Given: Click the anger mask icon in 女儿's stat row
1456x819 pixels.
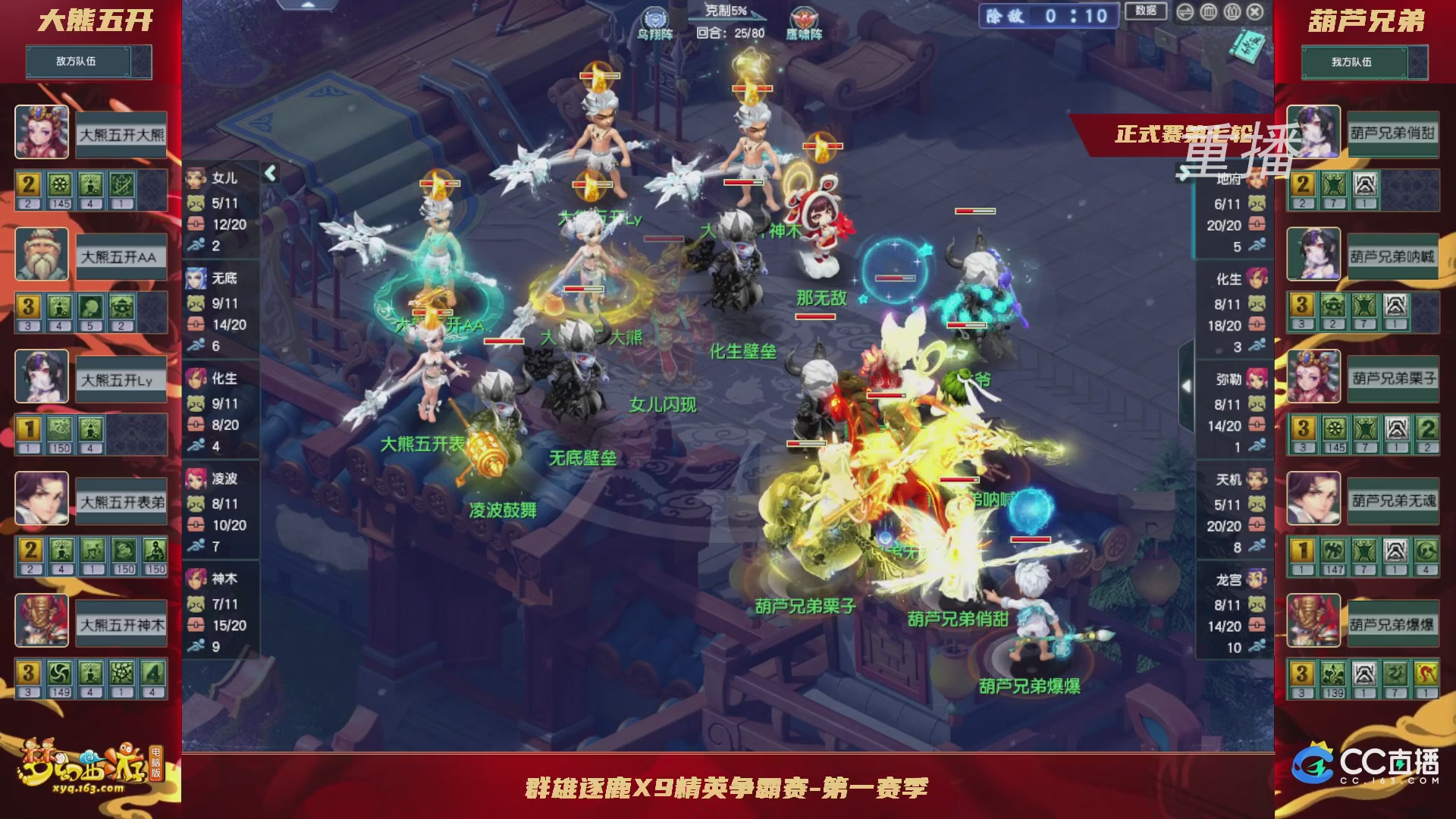Looking at the screenshot, I should (x=196, y=202).
